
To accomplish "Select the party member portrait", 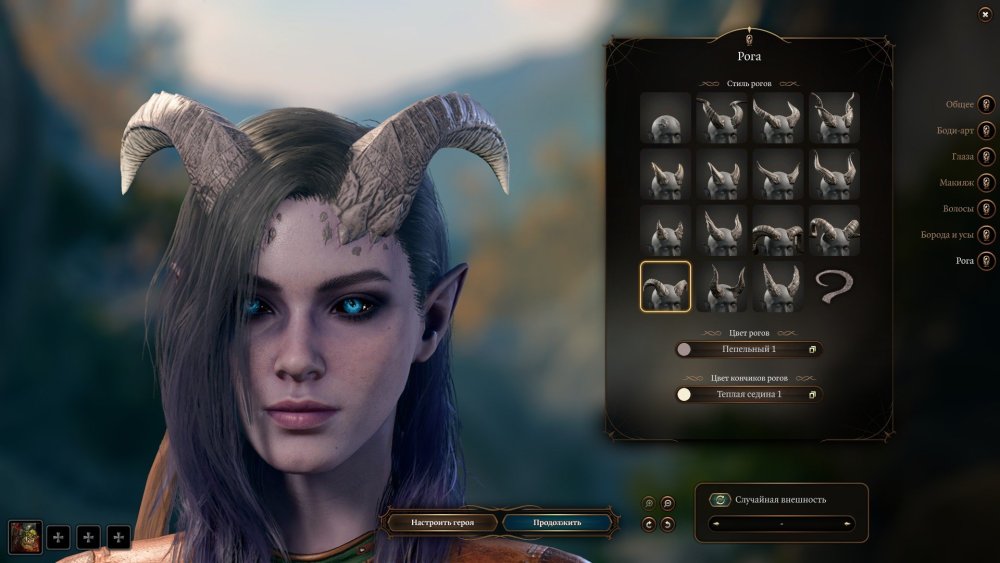I will coord(26,536).
